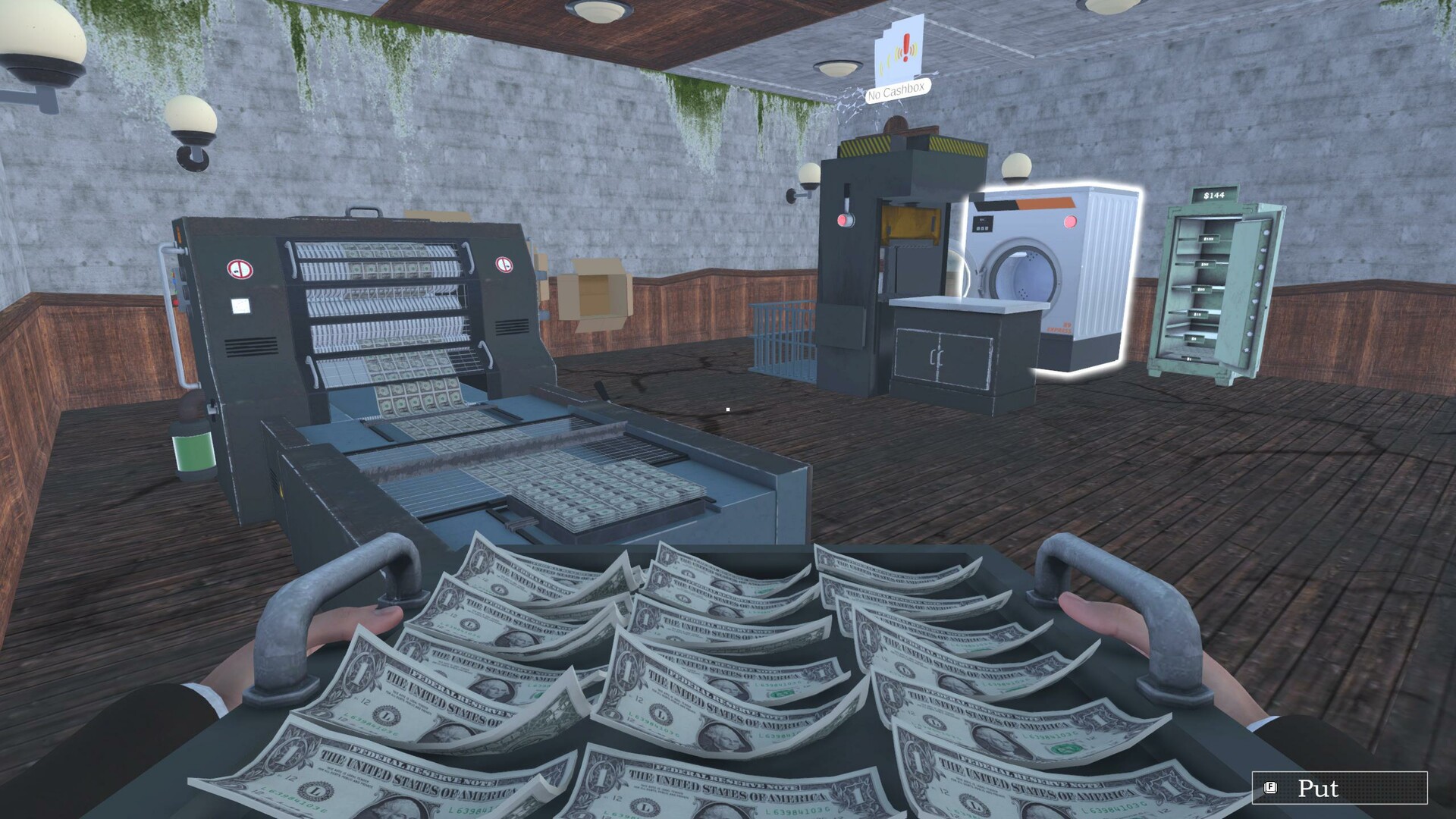Select the $50 safe compartment row
This screenshot has height=819, width=1456.
tap(1205, 264)
